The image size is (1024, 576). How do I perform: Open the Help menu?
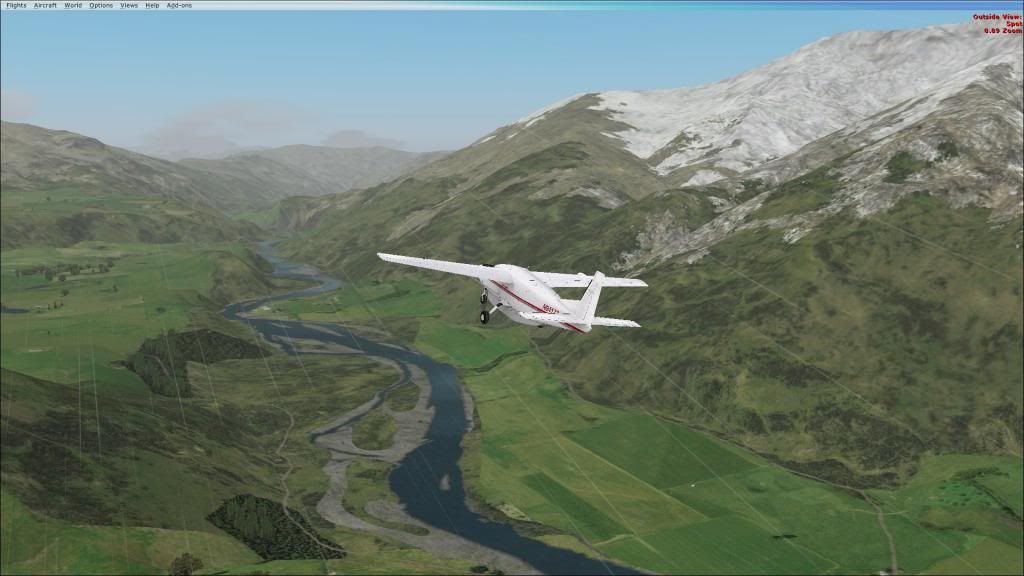152,5
